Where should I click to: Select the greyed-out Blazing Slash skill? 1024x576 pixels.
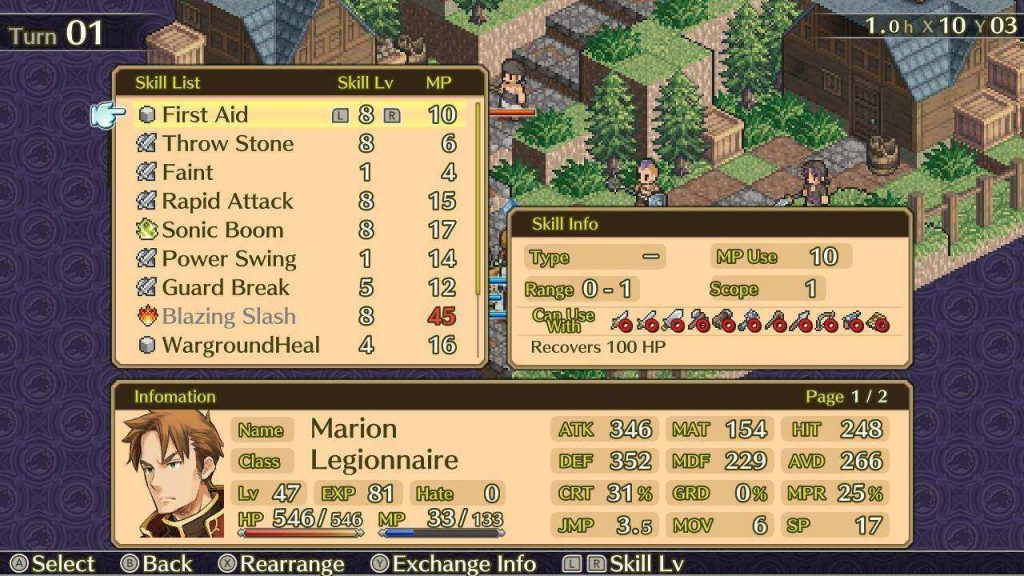click(229, 317)
